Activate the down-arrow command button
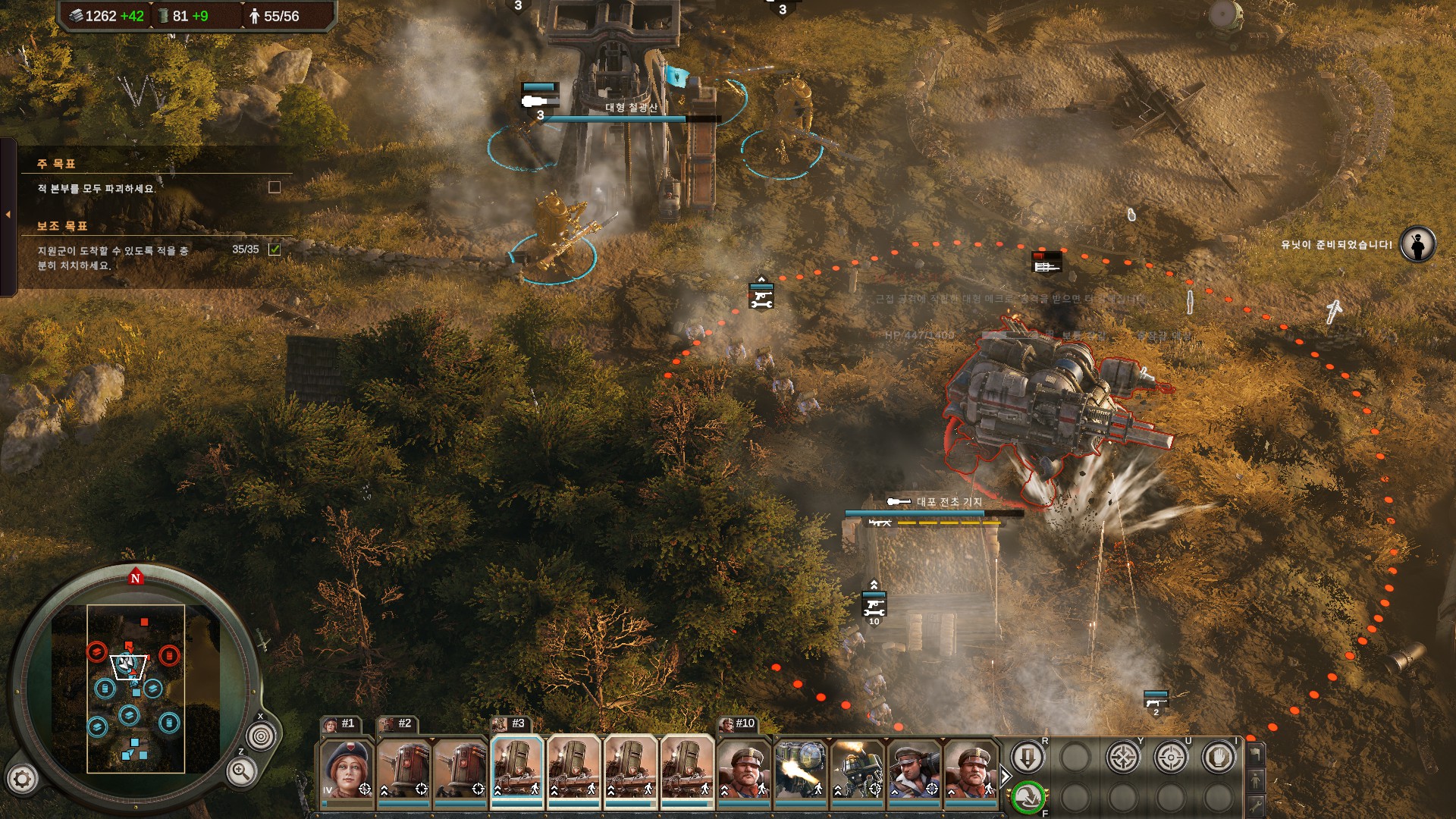This screenshot has width=1456, height=819. point(1028,758)
